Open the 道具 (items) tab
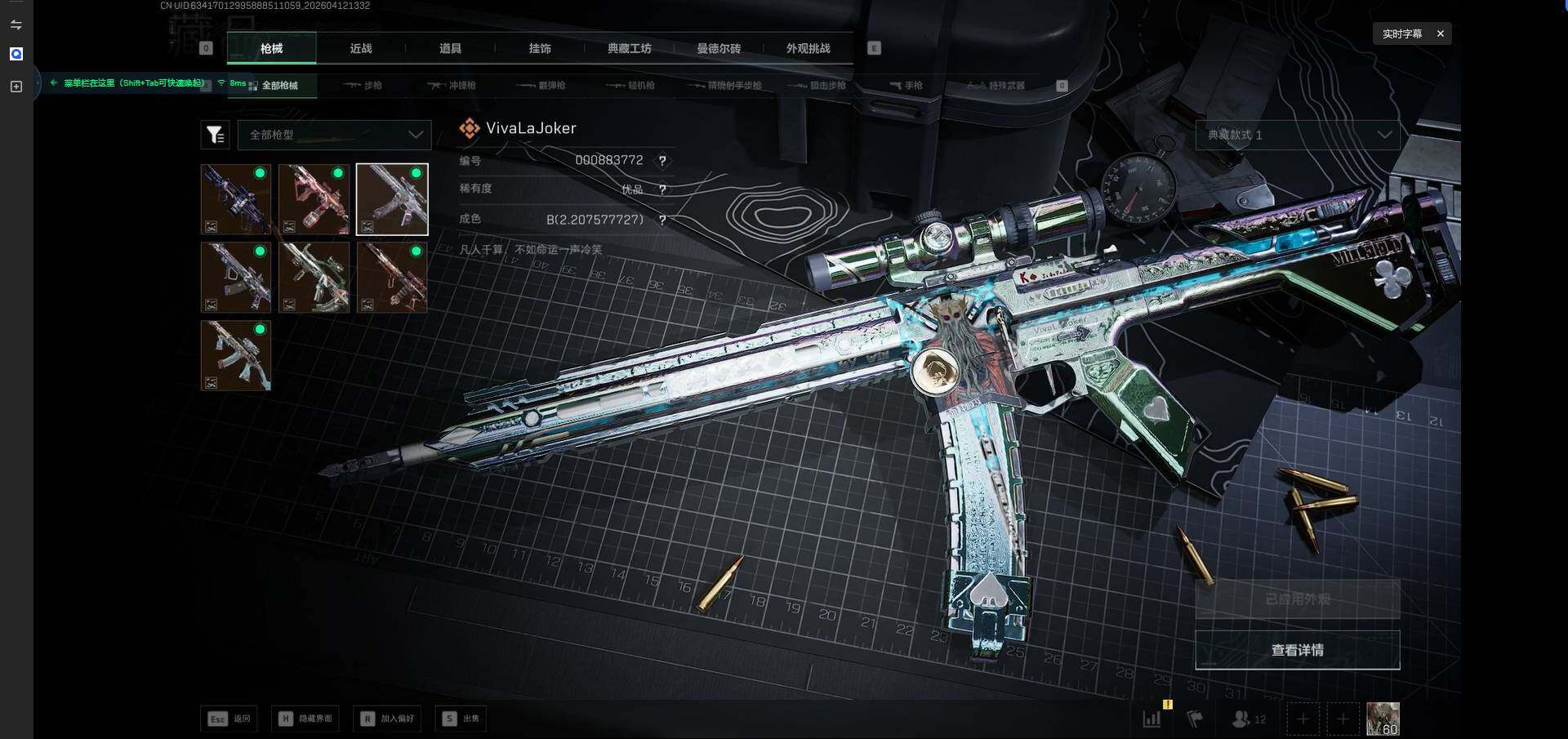1568x739 pixels. tap(450, 49)
